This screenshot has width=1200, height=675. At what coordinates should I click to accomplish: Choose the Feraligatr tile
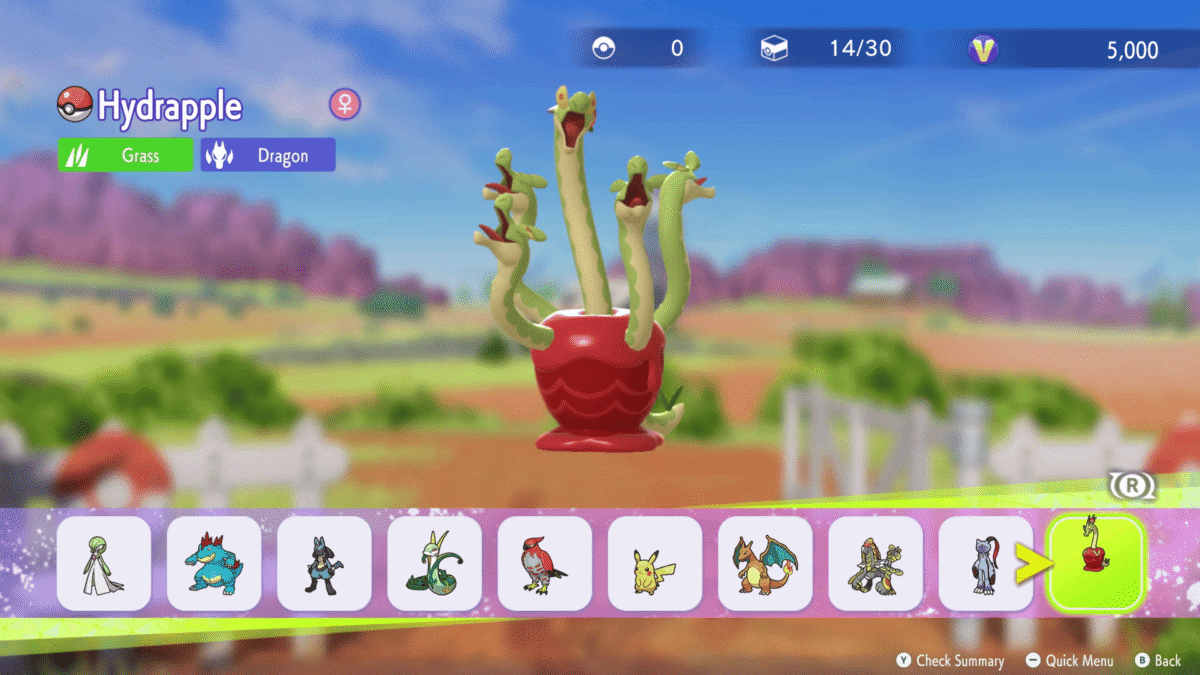(214, 564)
